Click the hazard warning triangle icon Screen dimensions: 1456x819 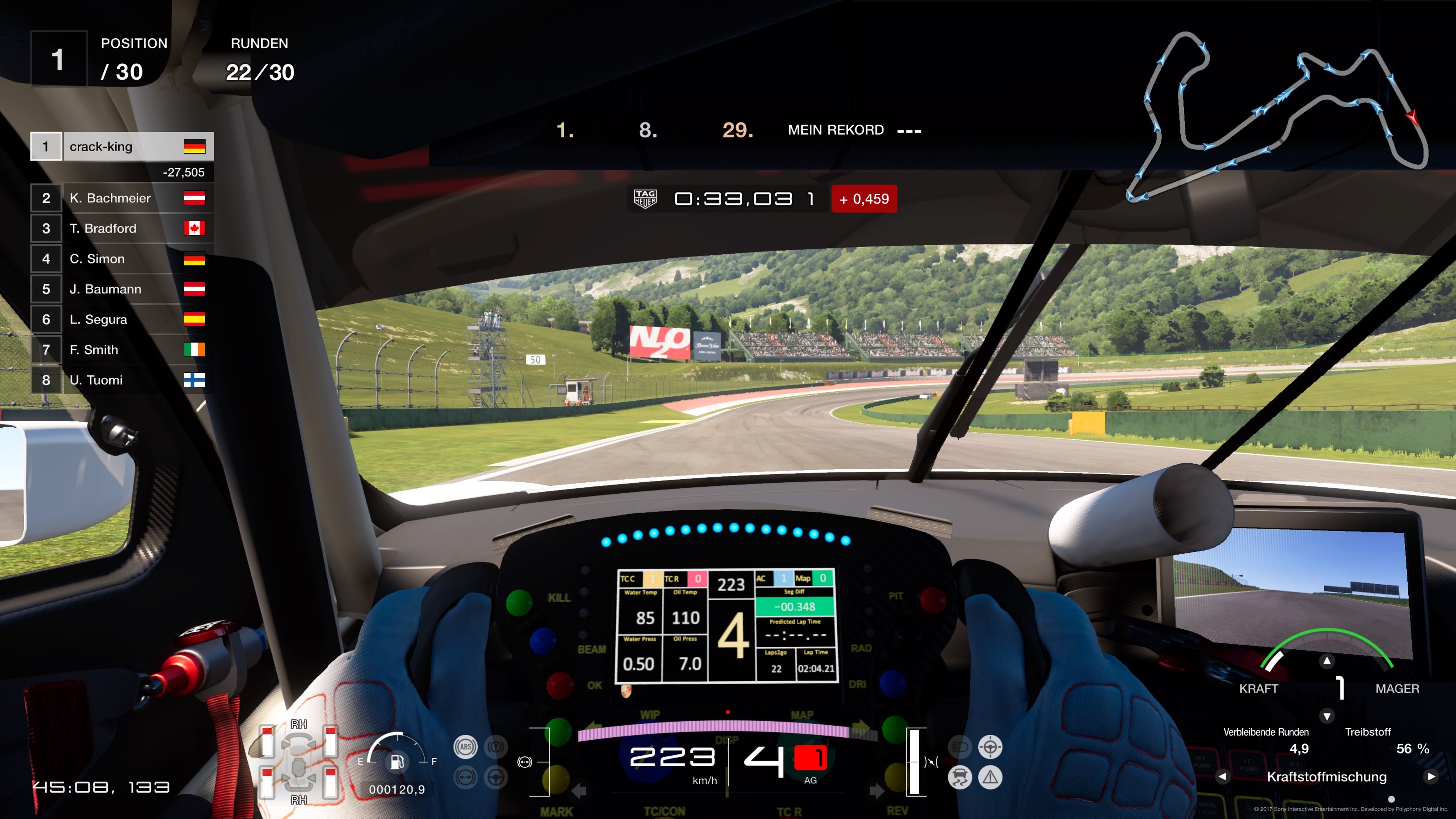point(990,777)
